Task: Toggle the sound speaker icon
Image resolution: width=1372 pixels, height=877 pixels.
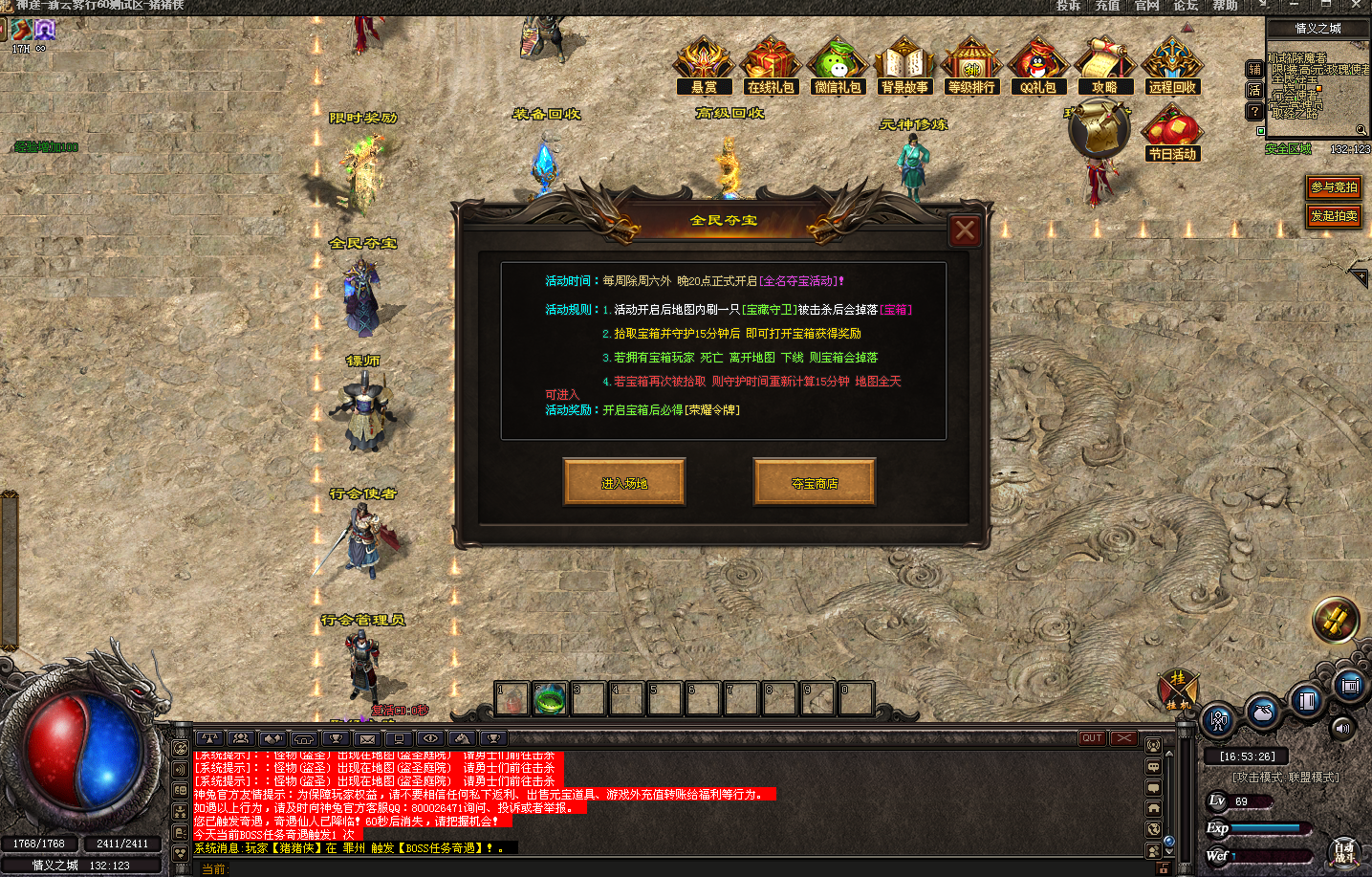Action: 1343,728
